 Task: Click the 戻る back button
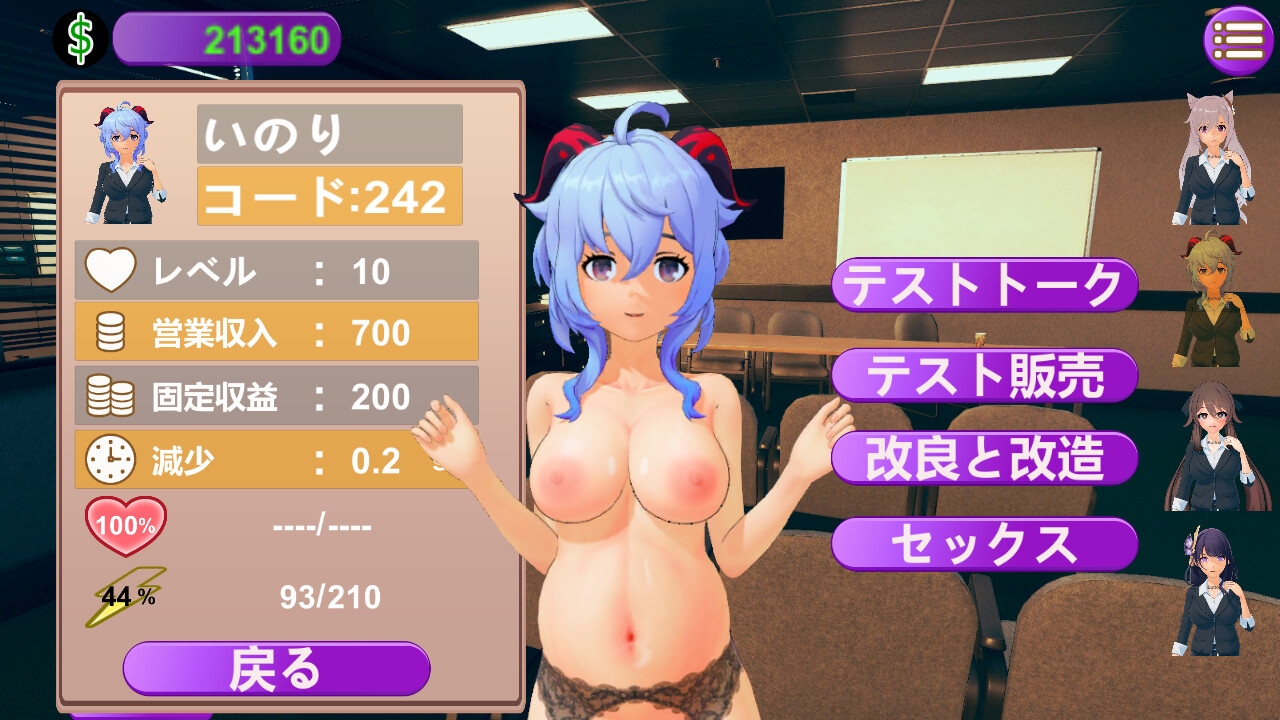tap(276, 669)
